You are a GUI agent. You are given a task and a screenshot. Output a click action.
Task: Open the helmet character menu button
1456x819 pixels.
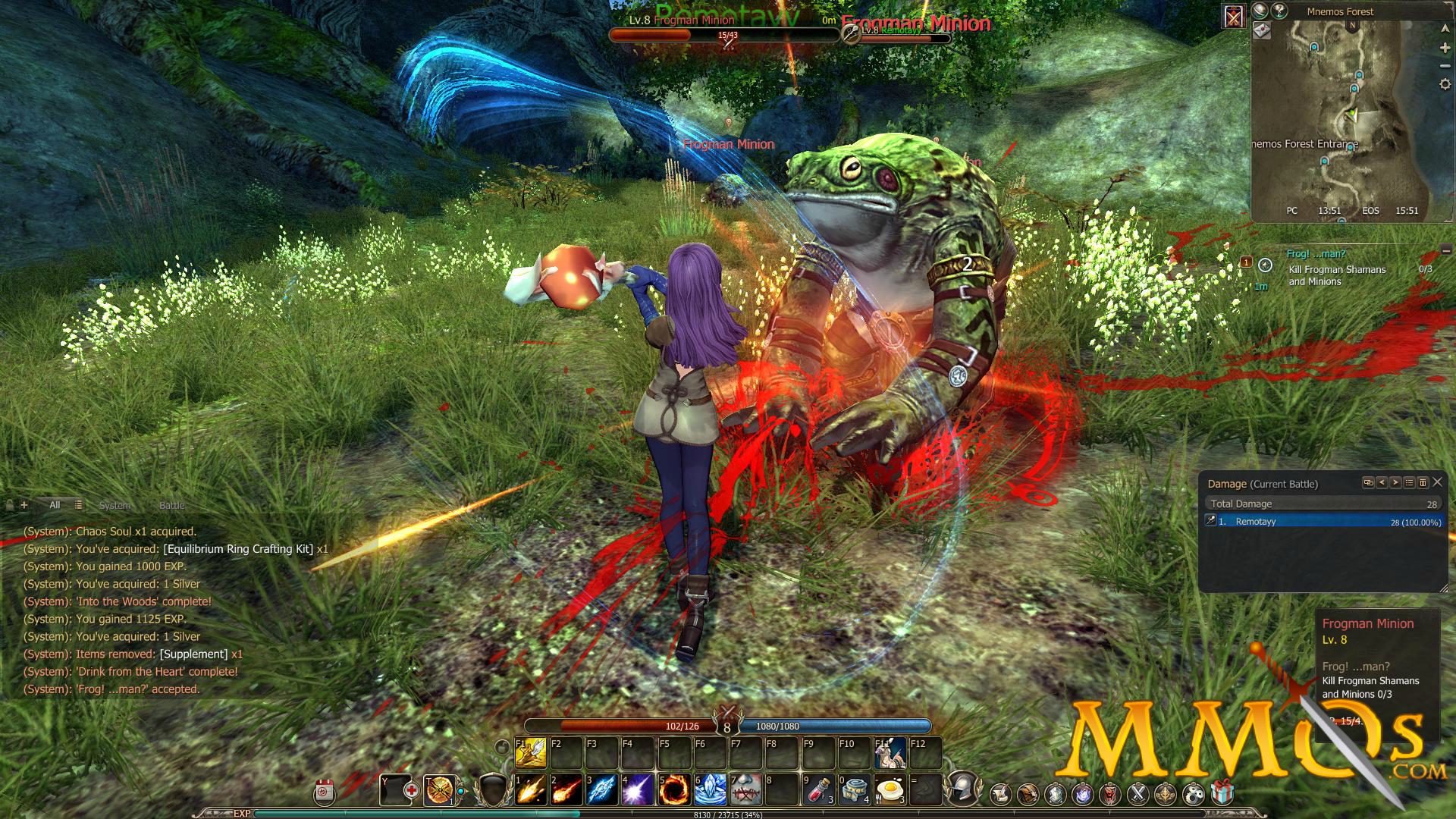pos(963,789)
